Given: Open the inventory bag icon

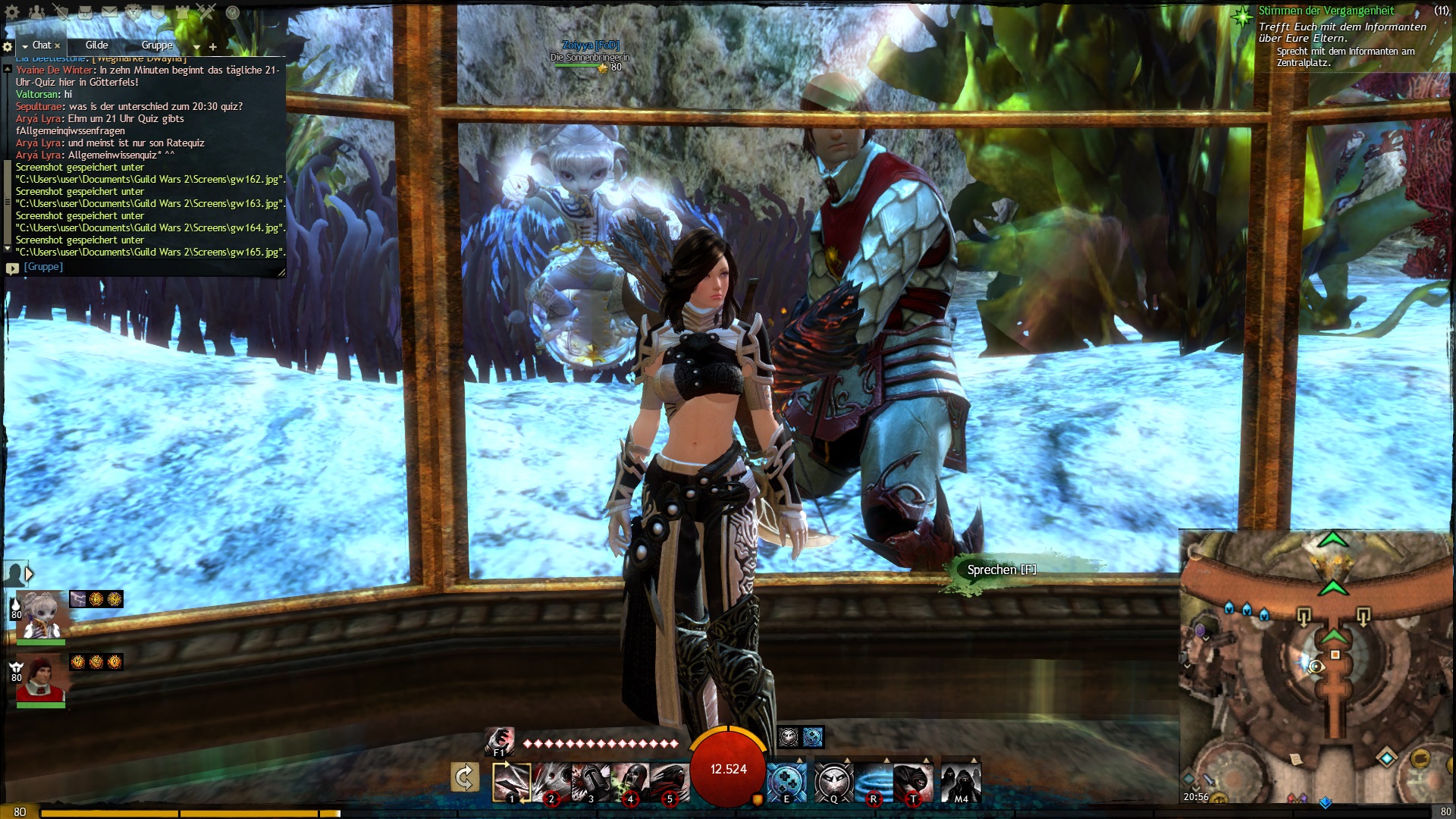Looking at the screenshot, I should click(85, 12).
